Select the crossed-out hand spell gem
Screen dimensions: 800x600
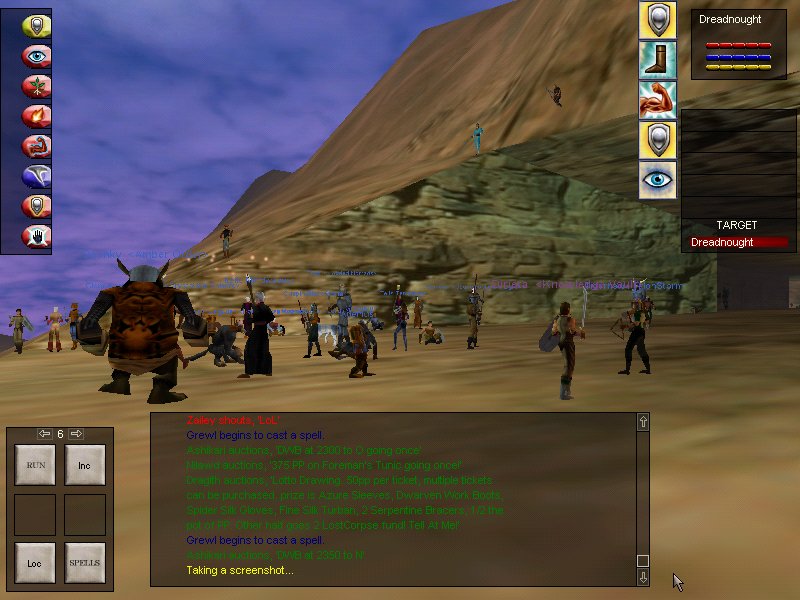pos(37,237)
